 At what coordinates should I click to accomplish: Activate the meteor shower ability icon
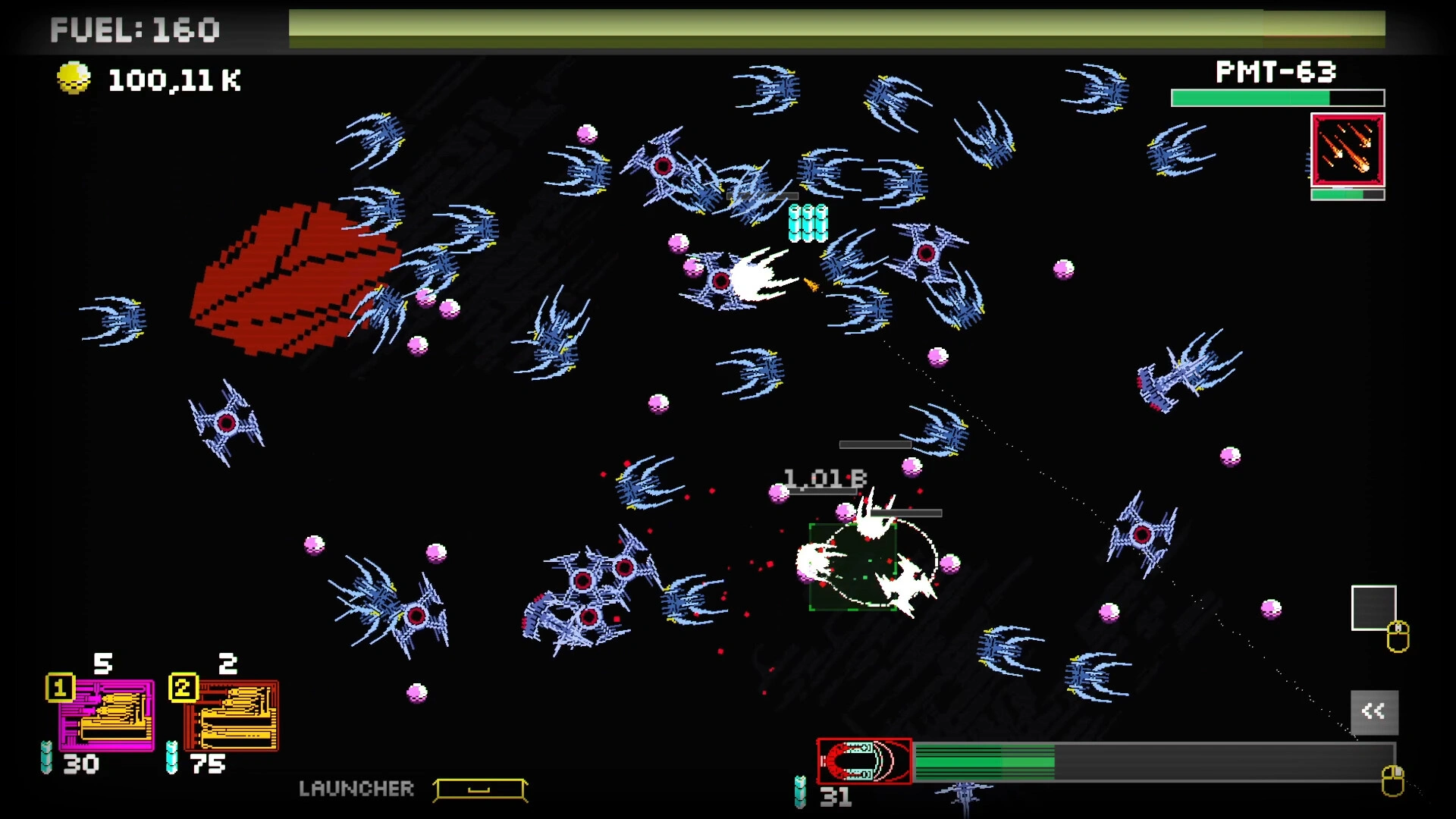pos(1348,150)
